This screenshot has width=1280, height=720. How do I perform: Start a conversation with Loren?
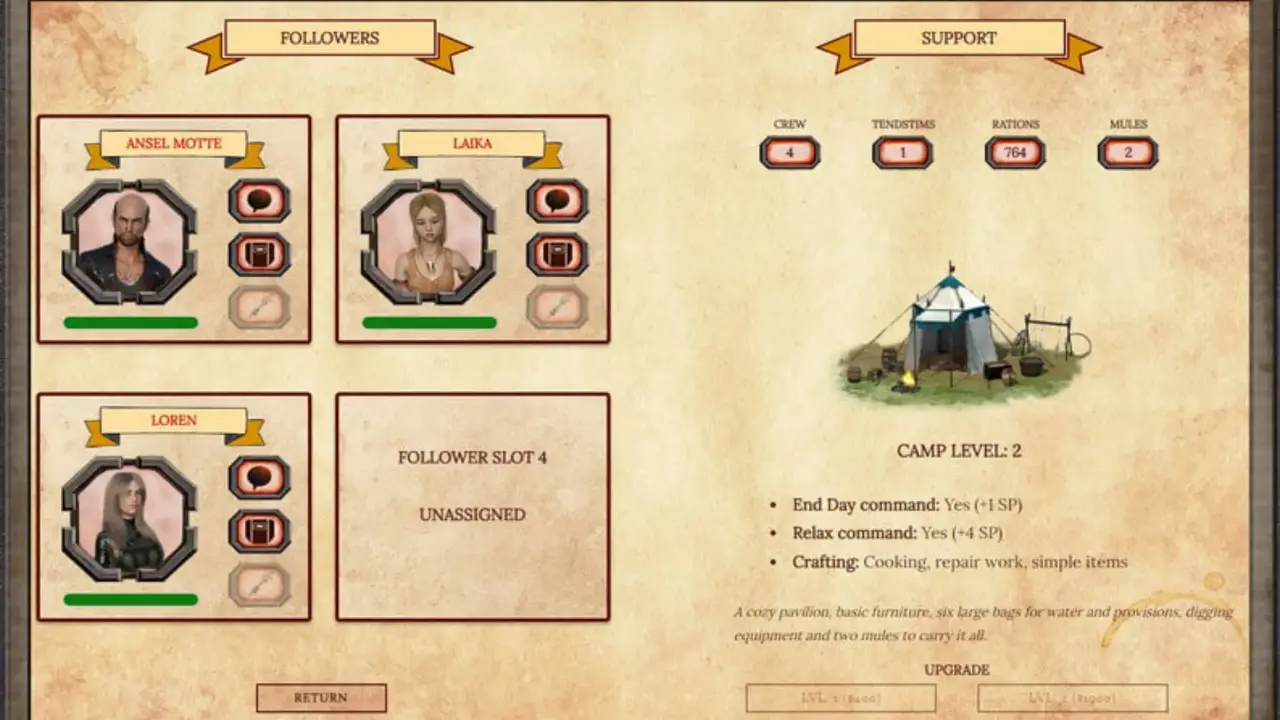click(x=259, y=477)
